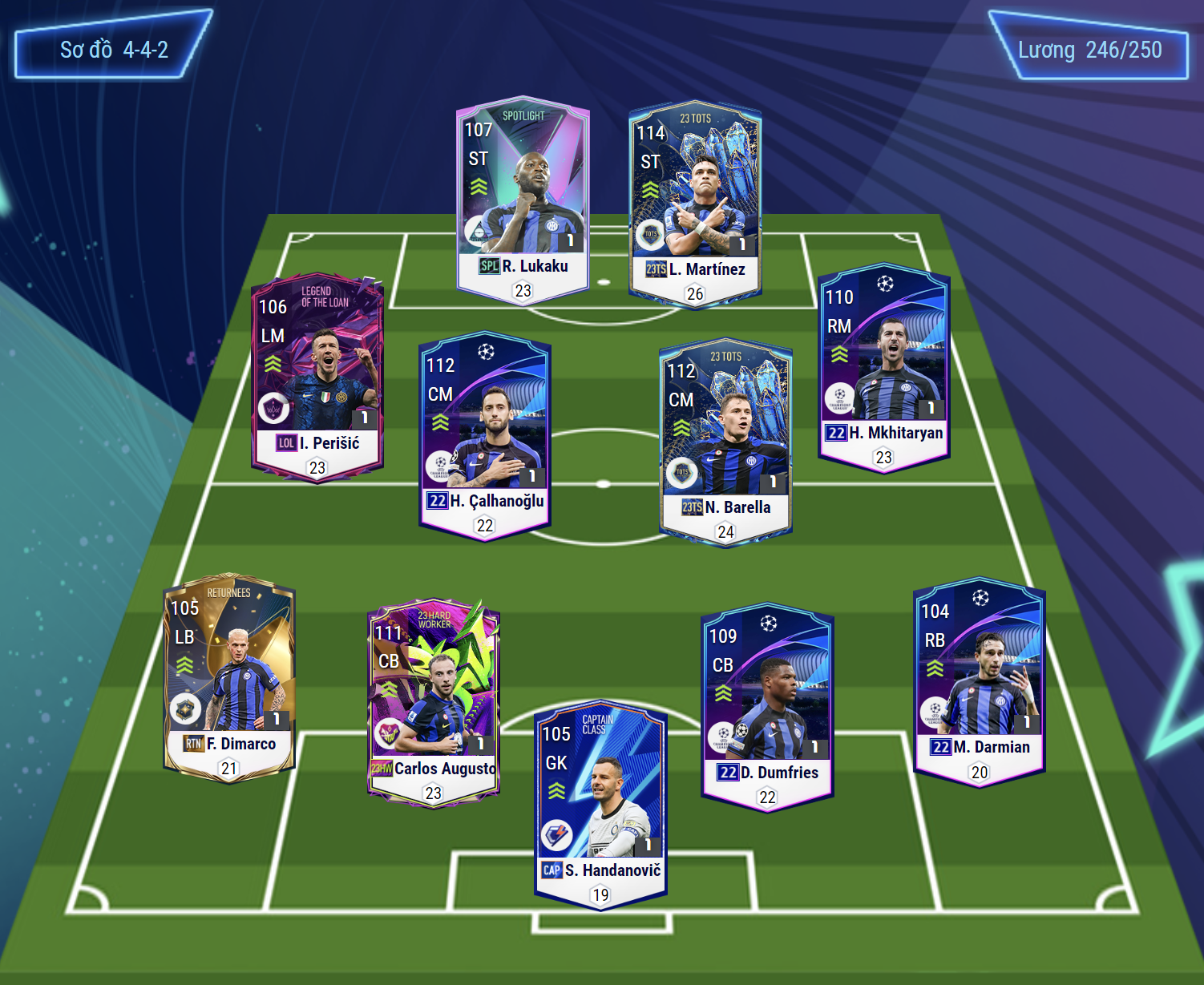The image size is (1204, 985).
Task: Select H. Çalhanoğlu's central midfielder card
Action: pyautogui.click(x=485, y=435)
